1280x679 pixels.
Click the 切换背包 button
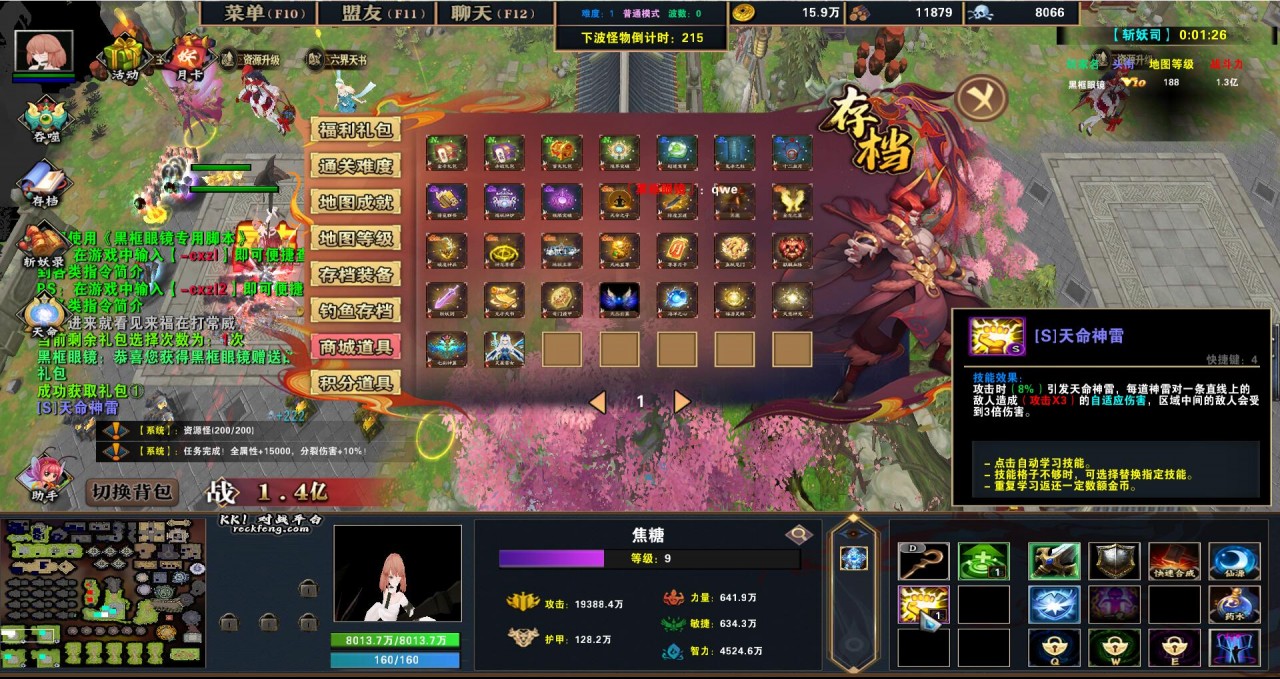tap(133, 492)
